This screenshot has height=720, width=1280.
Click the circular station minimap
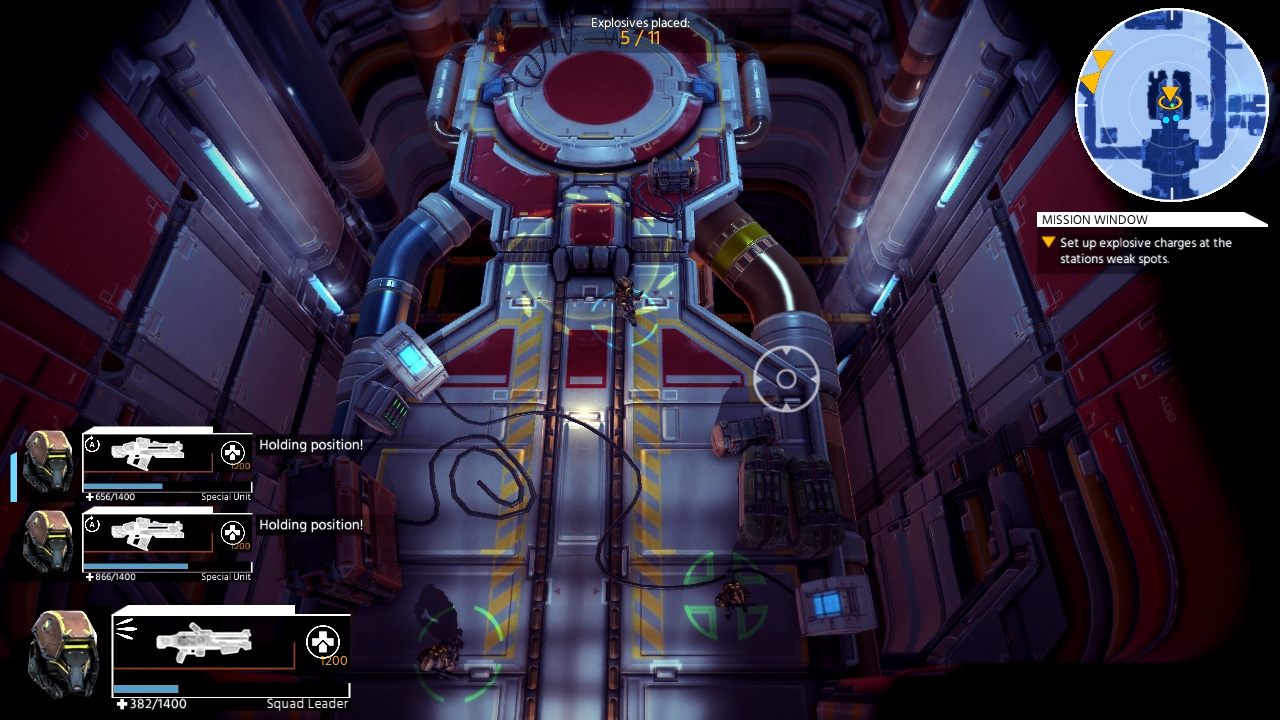point(1171,105)
